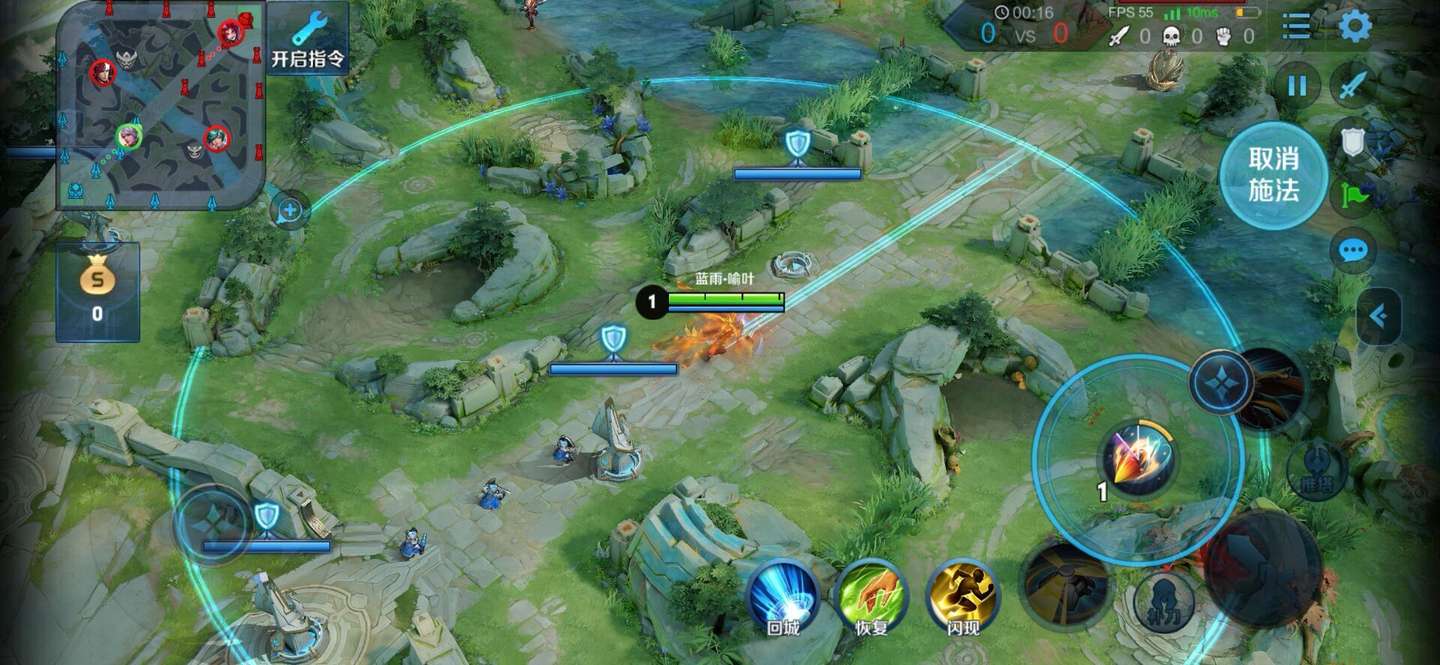Image resolution: width=1440 pixels, height=665 pixels.
Task: Tap the 补刀 last-hit button
Action: tap(1164, 599)
